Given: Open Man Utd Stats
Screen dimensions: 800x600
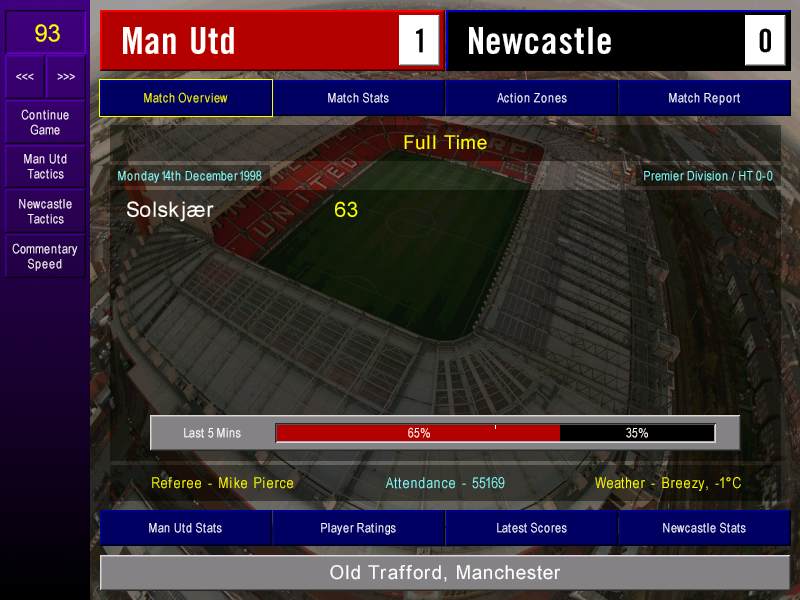Looking at the screenshot, I should 185,528.
